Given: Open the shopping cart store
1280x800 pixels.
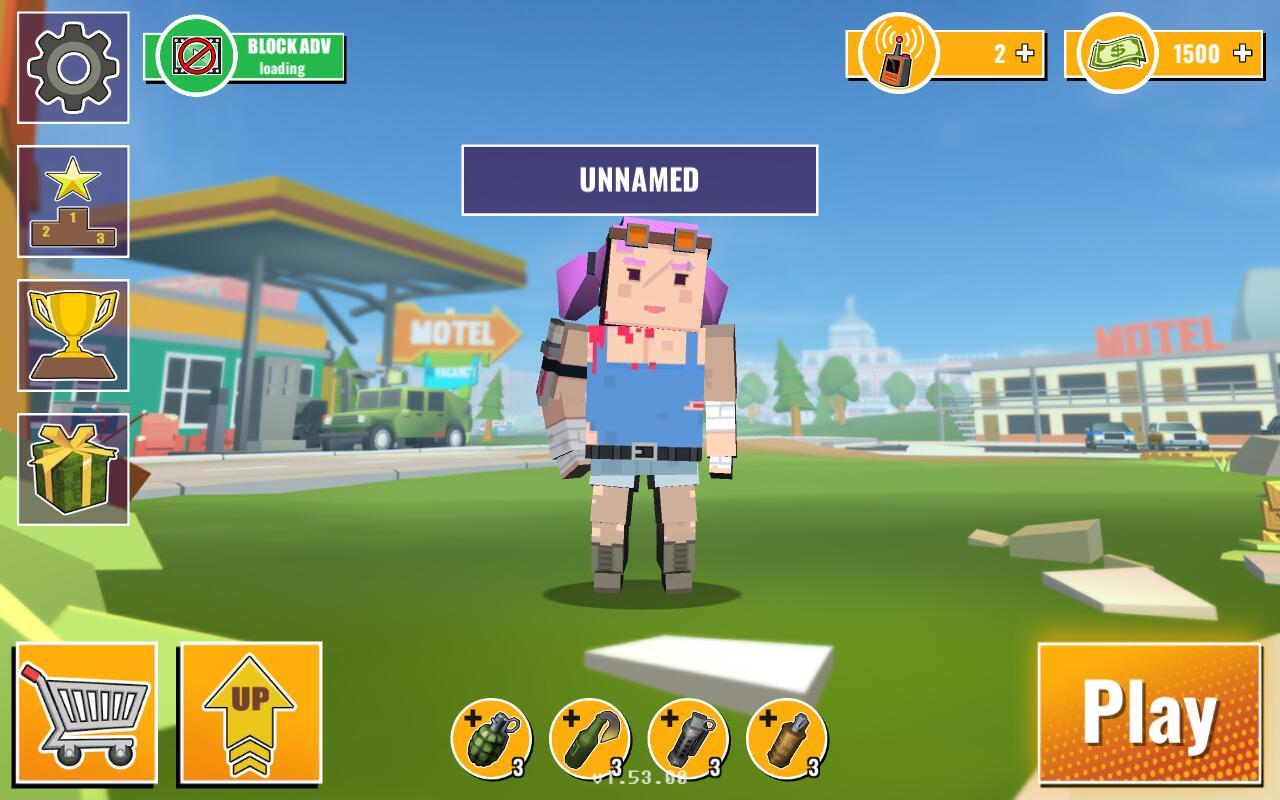Looking at the screenshot, I should pos(86,713).
